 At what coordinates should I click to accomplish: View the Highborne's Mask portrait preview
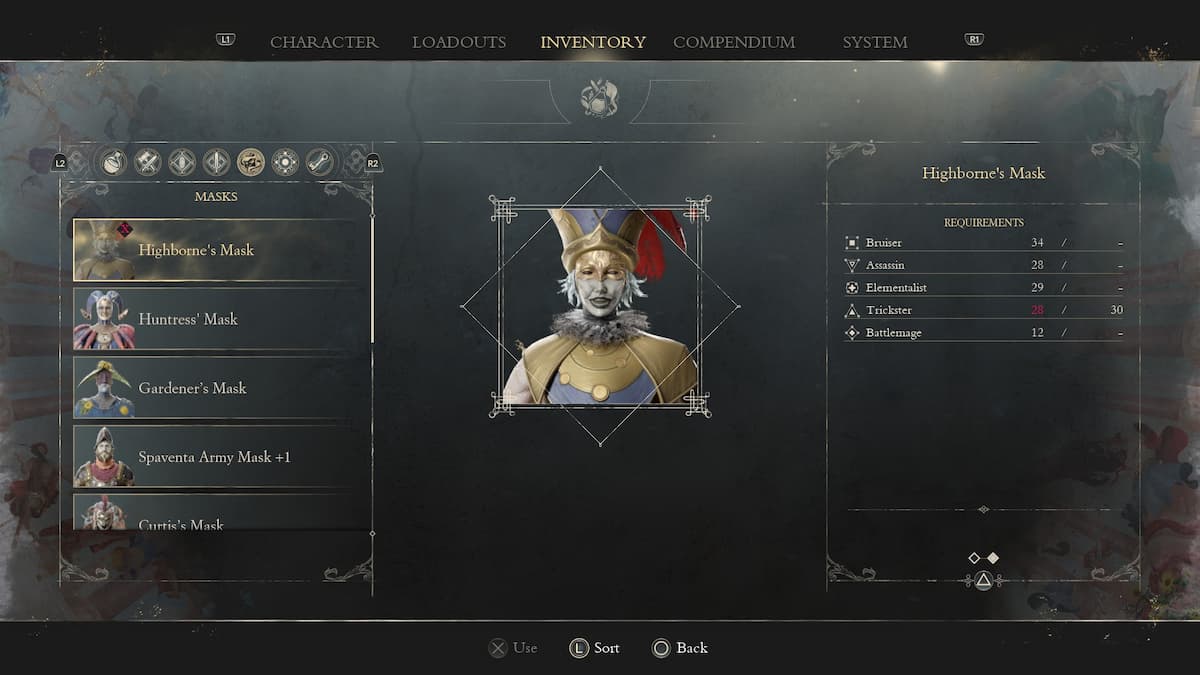(x=600, y=307)
